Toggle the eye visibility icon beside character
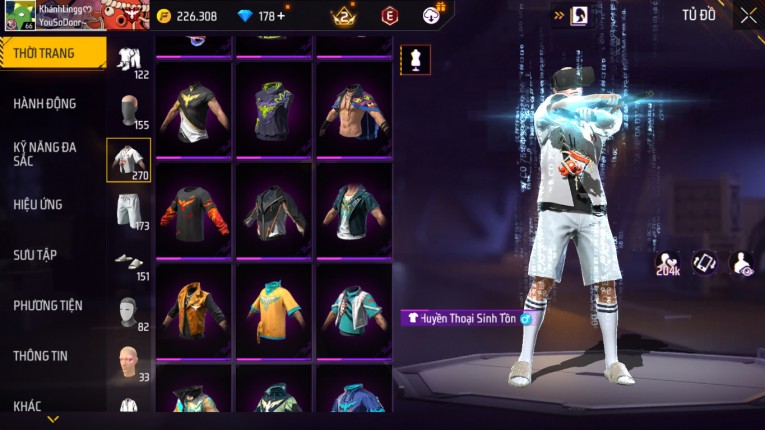This screenshot has height=430, width=765. click(x=742, y=263)
